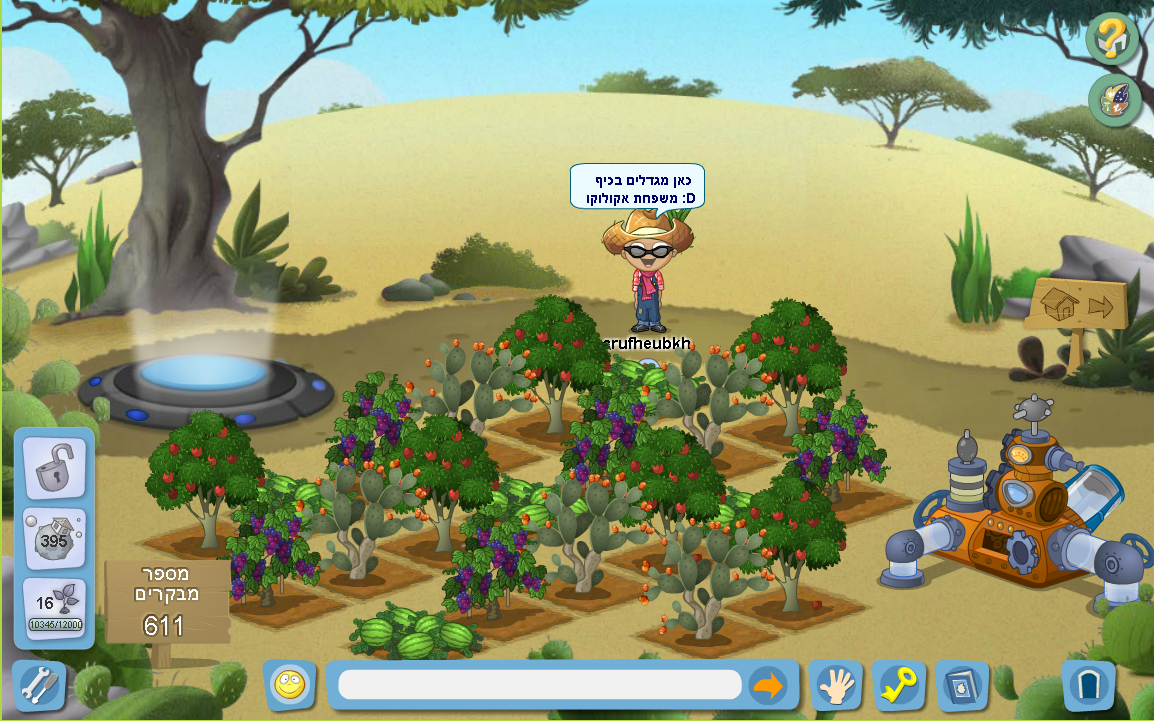The height and width of the screenshot is (721, 1154).
Task: Exit through the blue door button
Action: (1088, 685)
